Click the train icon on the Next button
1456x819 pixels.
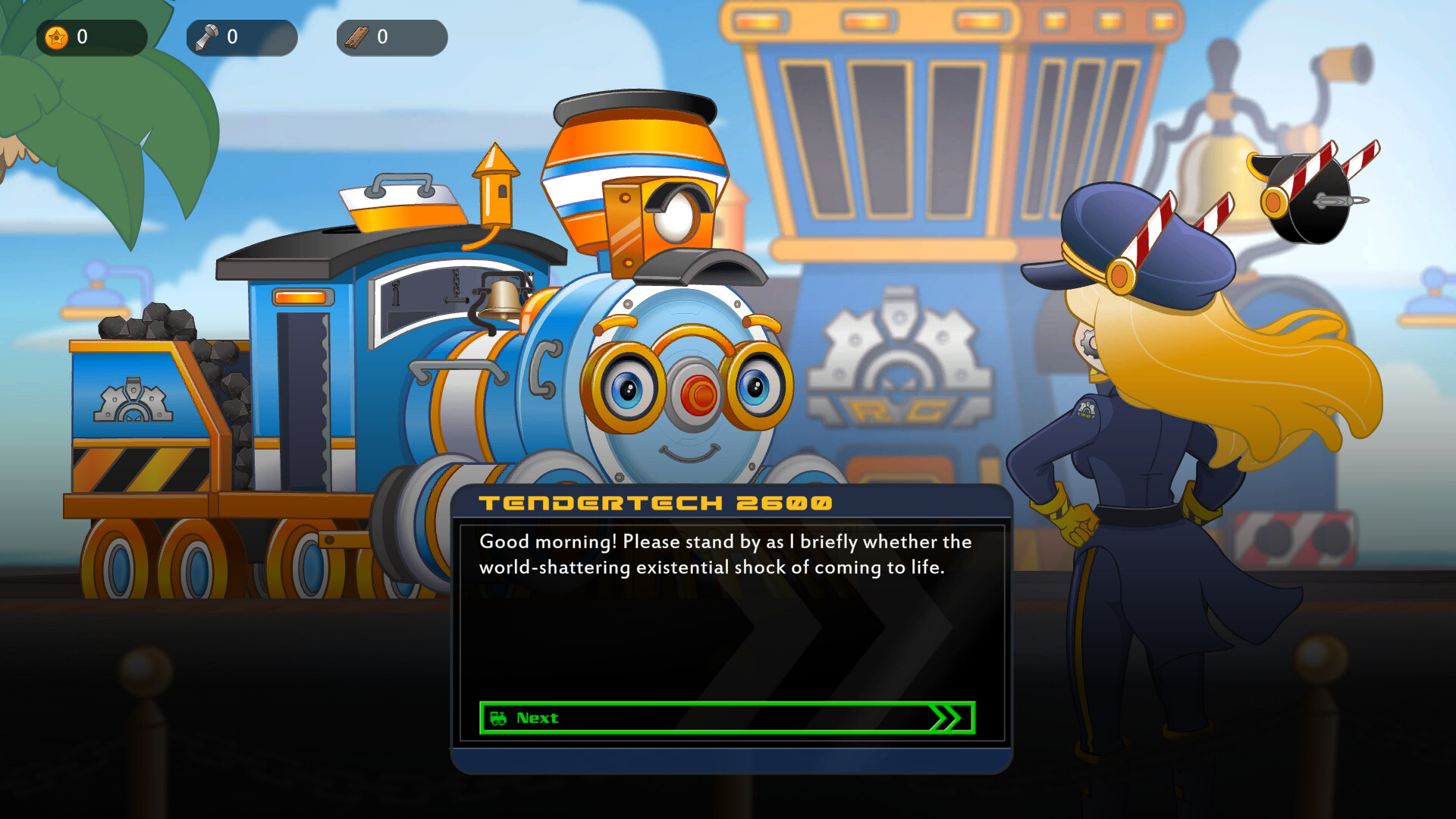pyautogui.click(x=500, y=718)
